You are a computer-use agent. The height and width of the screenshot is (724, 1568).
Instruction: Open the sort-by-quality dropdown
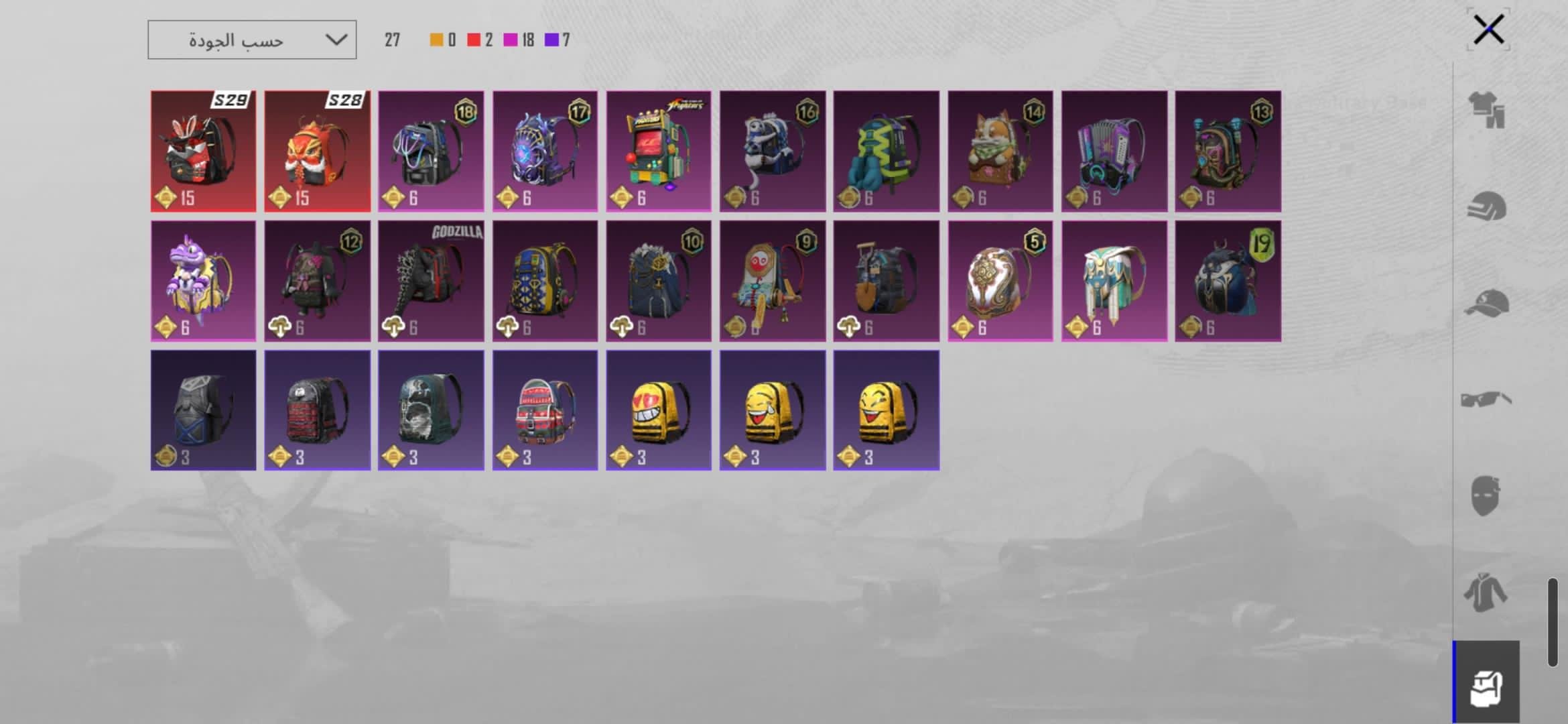pyautogui.click(x=252, y=40)
